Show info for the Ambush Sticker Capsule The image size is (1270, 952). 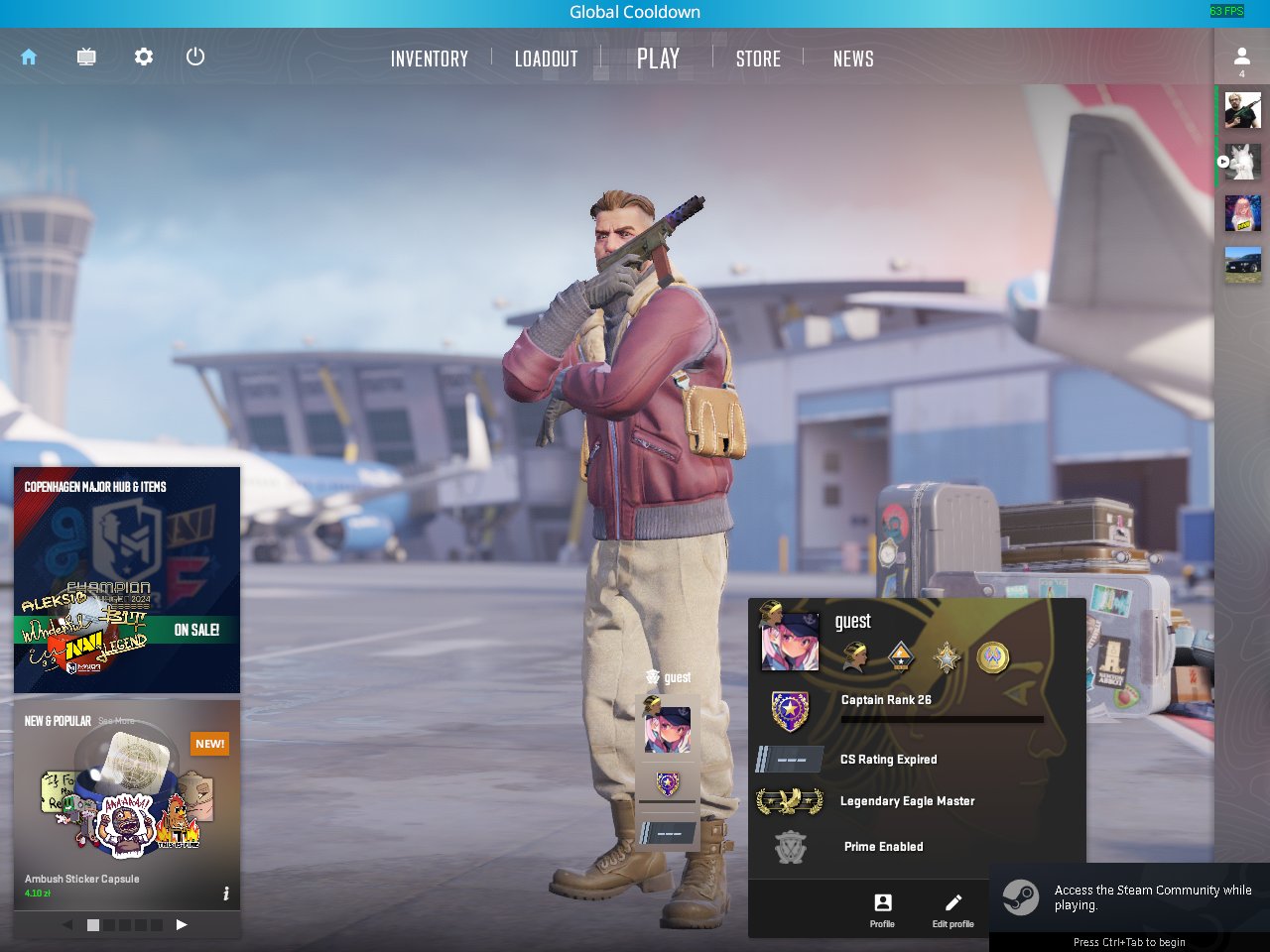[x=226, y=893]
